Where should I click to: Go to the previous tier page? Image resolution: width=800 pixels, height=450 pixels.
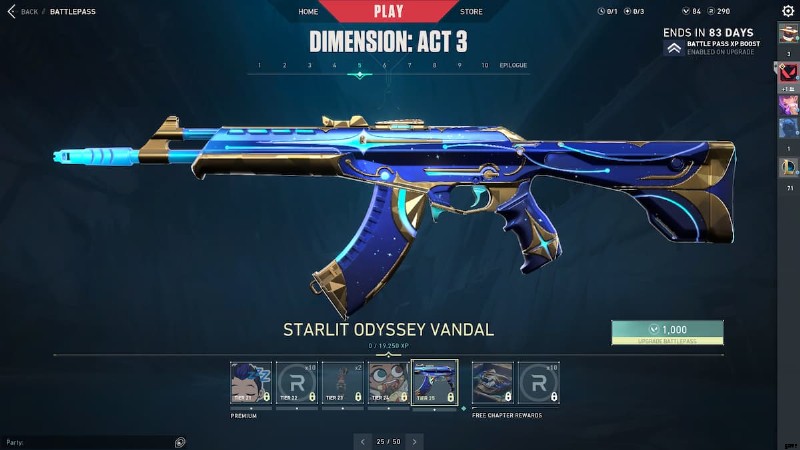click(363, 441)
